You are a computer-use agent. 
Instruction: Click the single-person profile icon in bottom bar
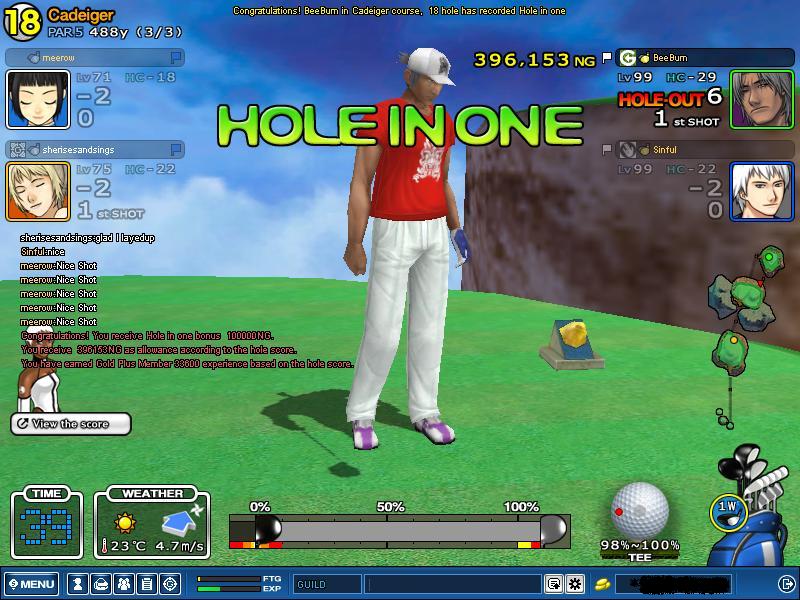click(x=77, y=584)
